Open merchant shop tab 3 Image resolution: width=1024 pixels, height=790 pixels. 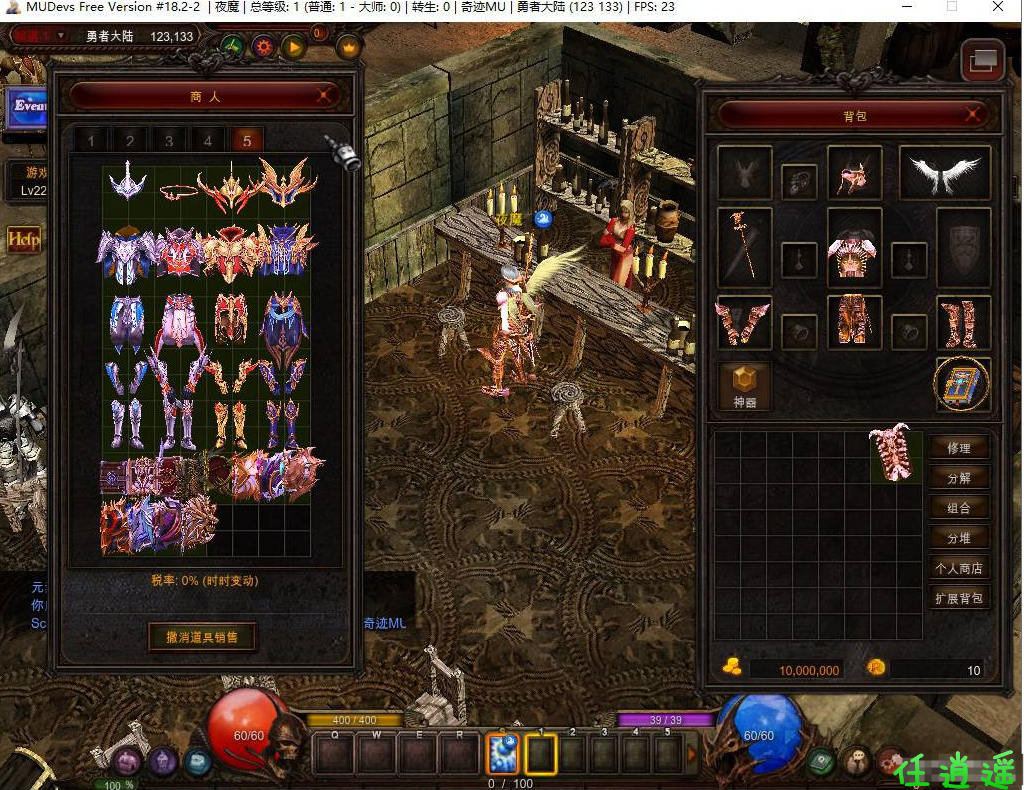coord(169,141)
